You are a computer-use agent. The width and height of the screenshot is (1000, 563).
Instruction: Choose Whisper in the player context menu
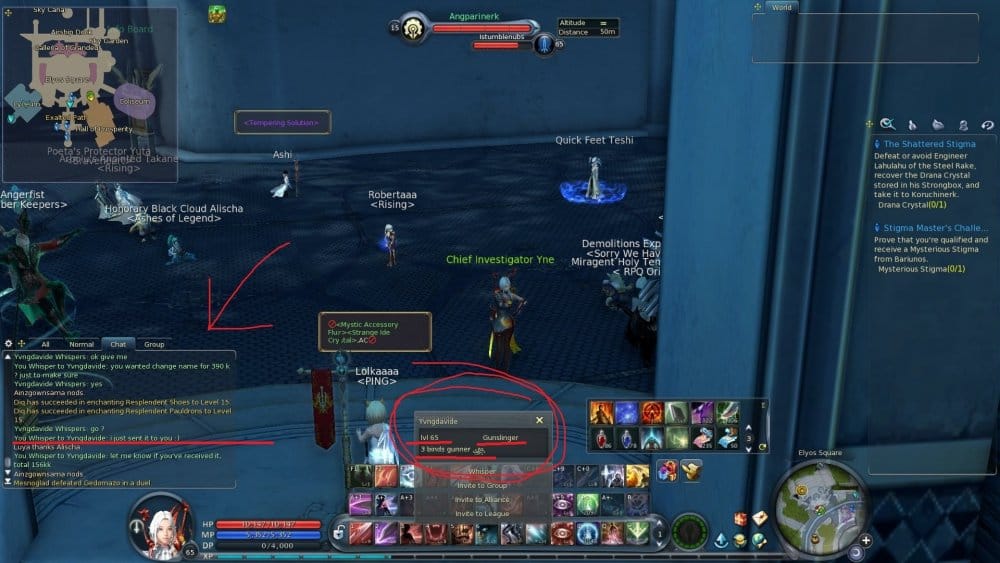pos(482,471)
